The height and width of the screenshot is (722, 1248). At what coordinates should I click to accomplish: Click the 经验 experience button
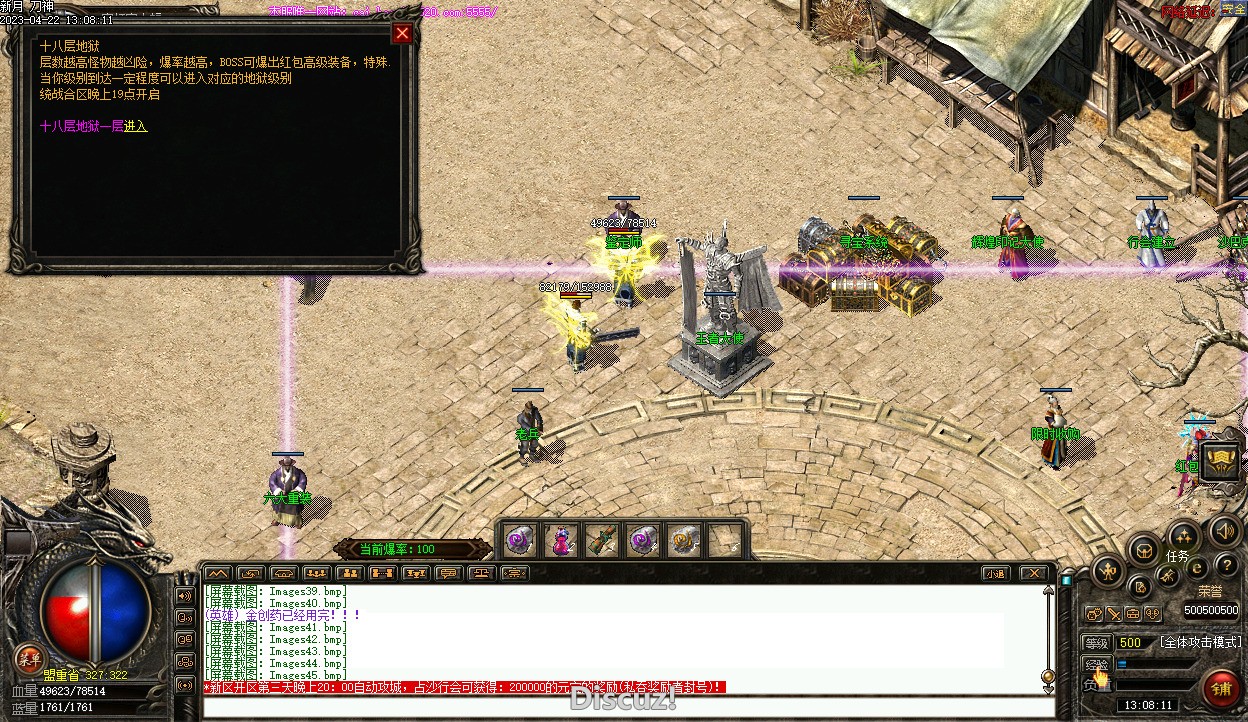1096,664
